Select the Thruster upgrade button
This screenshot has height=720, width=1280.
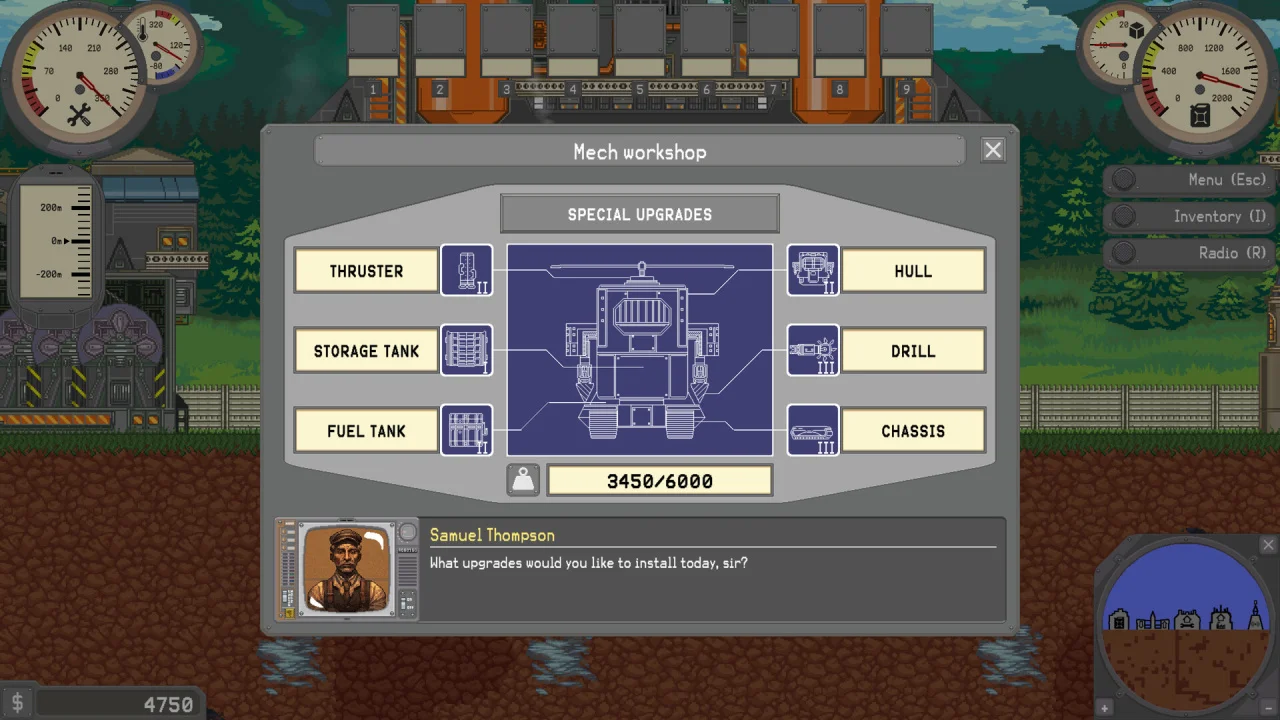[x=366, y=271]
